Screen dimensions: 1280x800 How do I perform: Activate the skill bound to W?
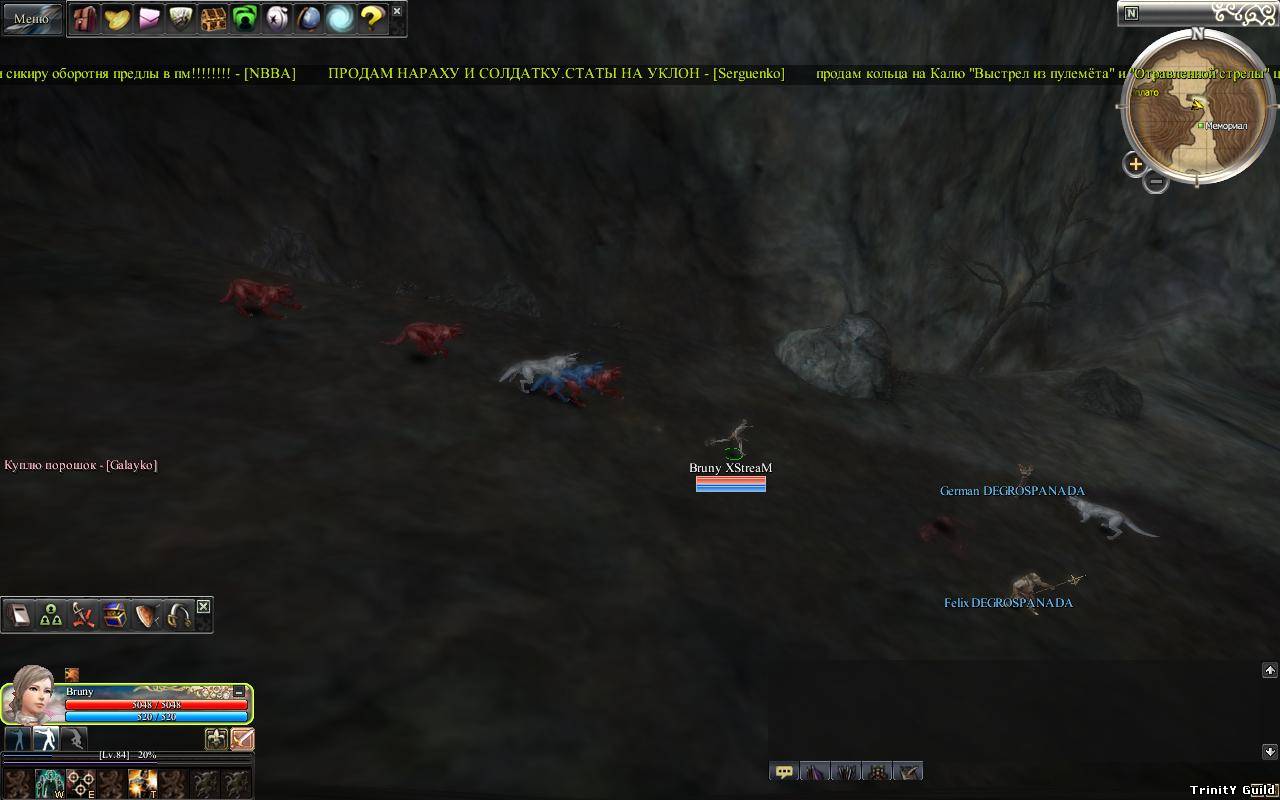point(50,783)
